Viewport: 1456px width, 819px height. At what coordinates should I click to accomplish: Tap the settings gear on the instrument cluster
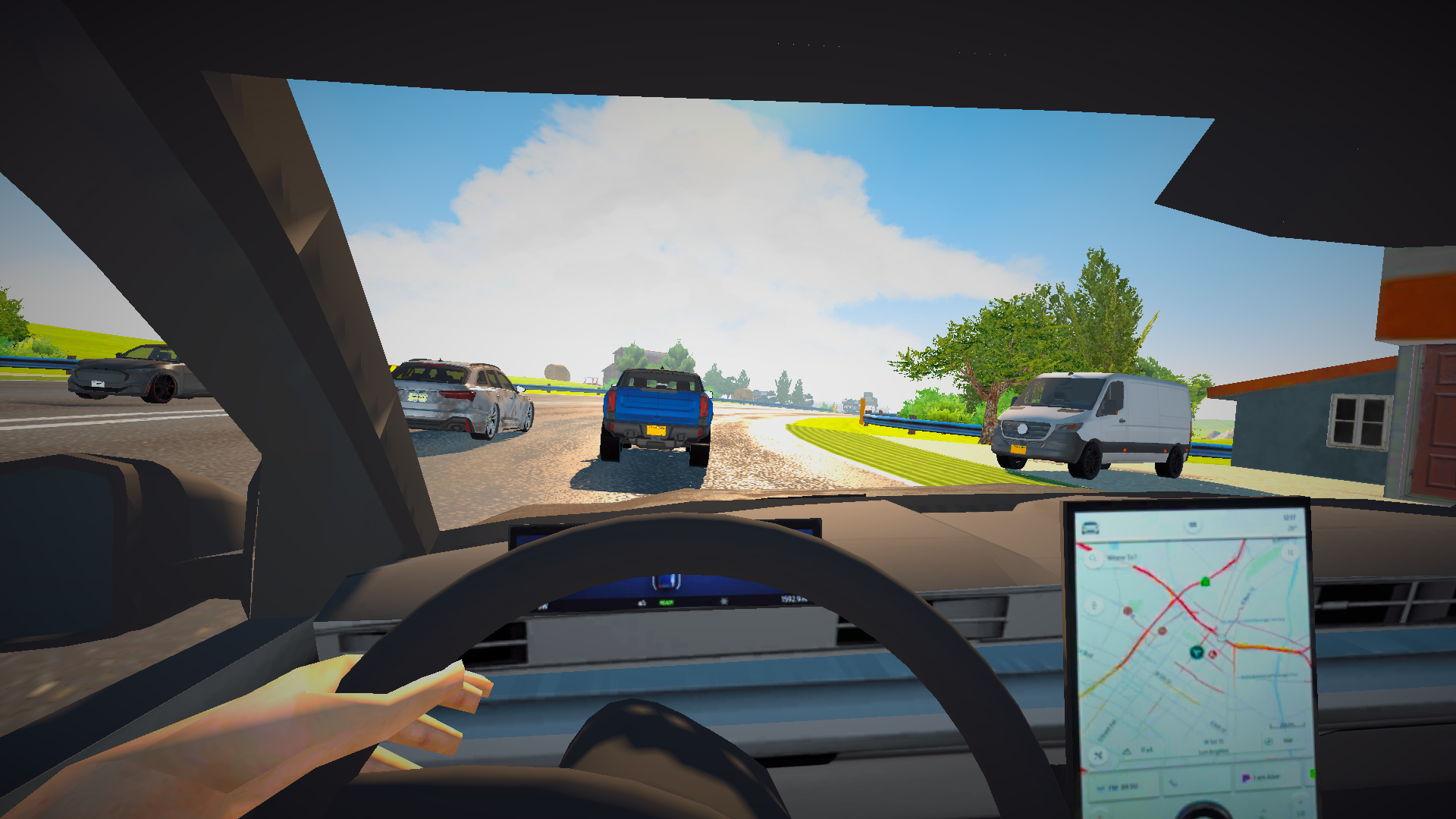tap(725, 601)
